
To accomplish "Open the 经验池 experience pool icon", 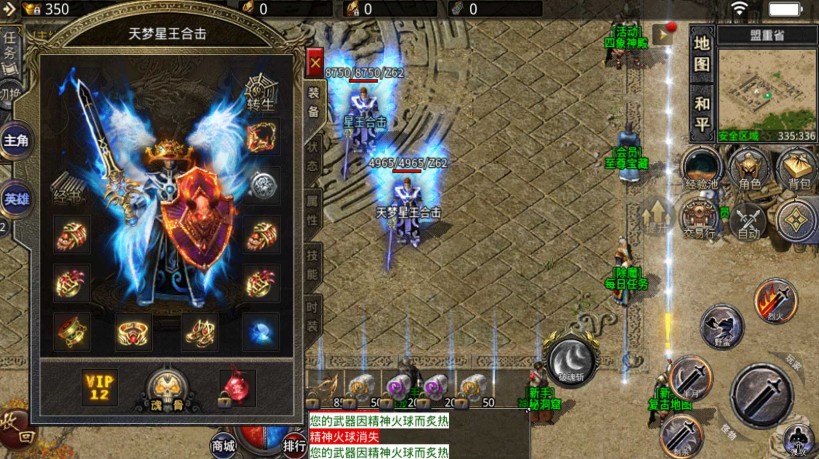I will [701, 169].
